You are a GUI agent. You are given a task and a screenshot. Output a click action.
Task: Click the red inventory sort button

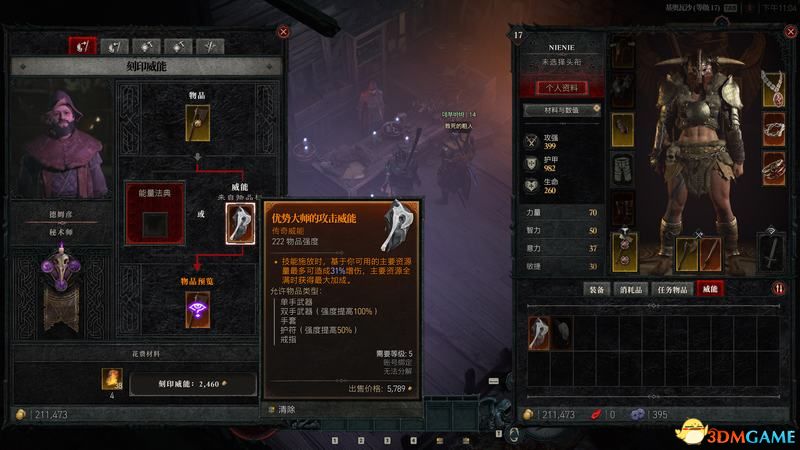778,289
